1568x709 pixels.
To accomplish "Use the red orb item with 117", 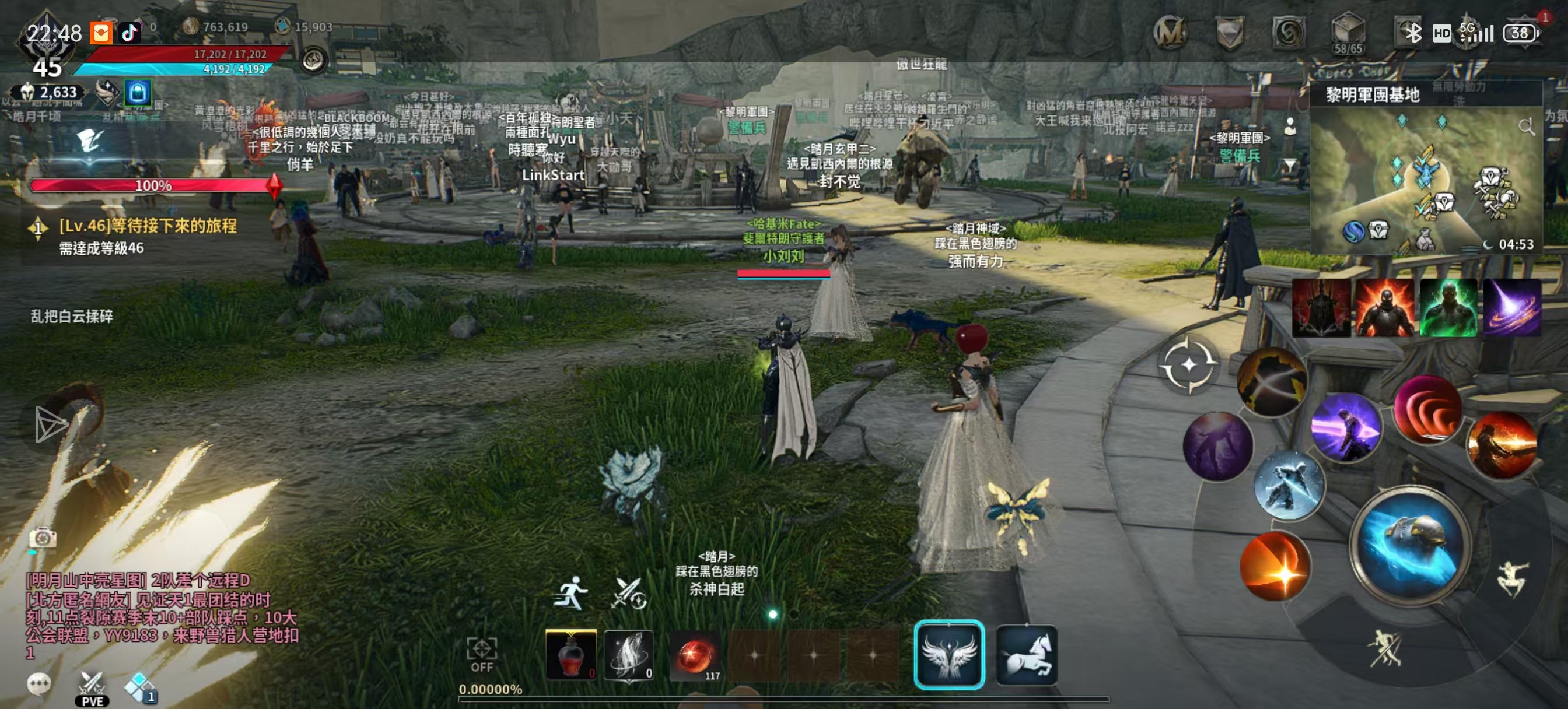I will (x=695, y=655).
